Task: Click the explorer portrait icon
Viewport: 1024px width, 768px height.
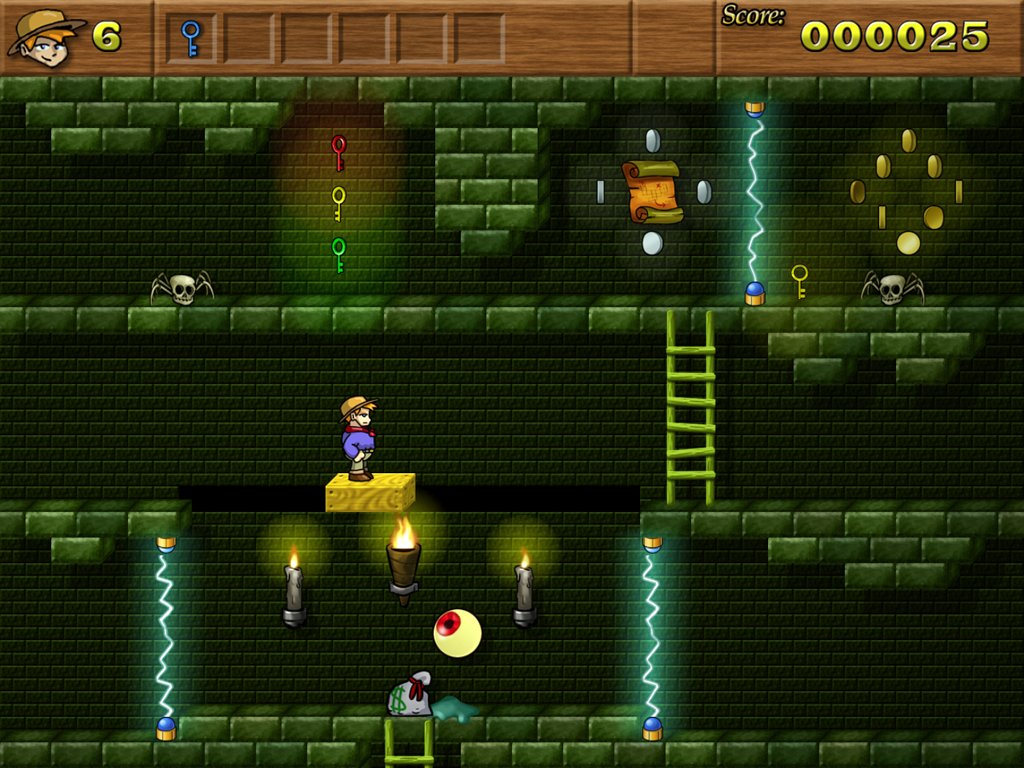Action: coord(45,37)
